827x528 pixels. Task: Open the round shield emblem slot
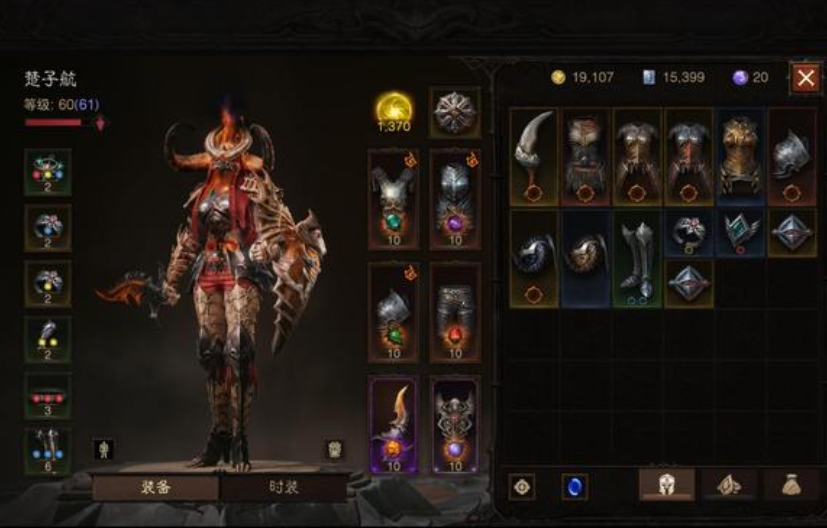[x=455, y=112]
